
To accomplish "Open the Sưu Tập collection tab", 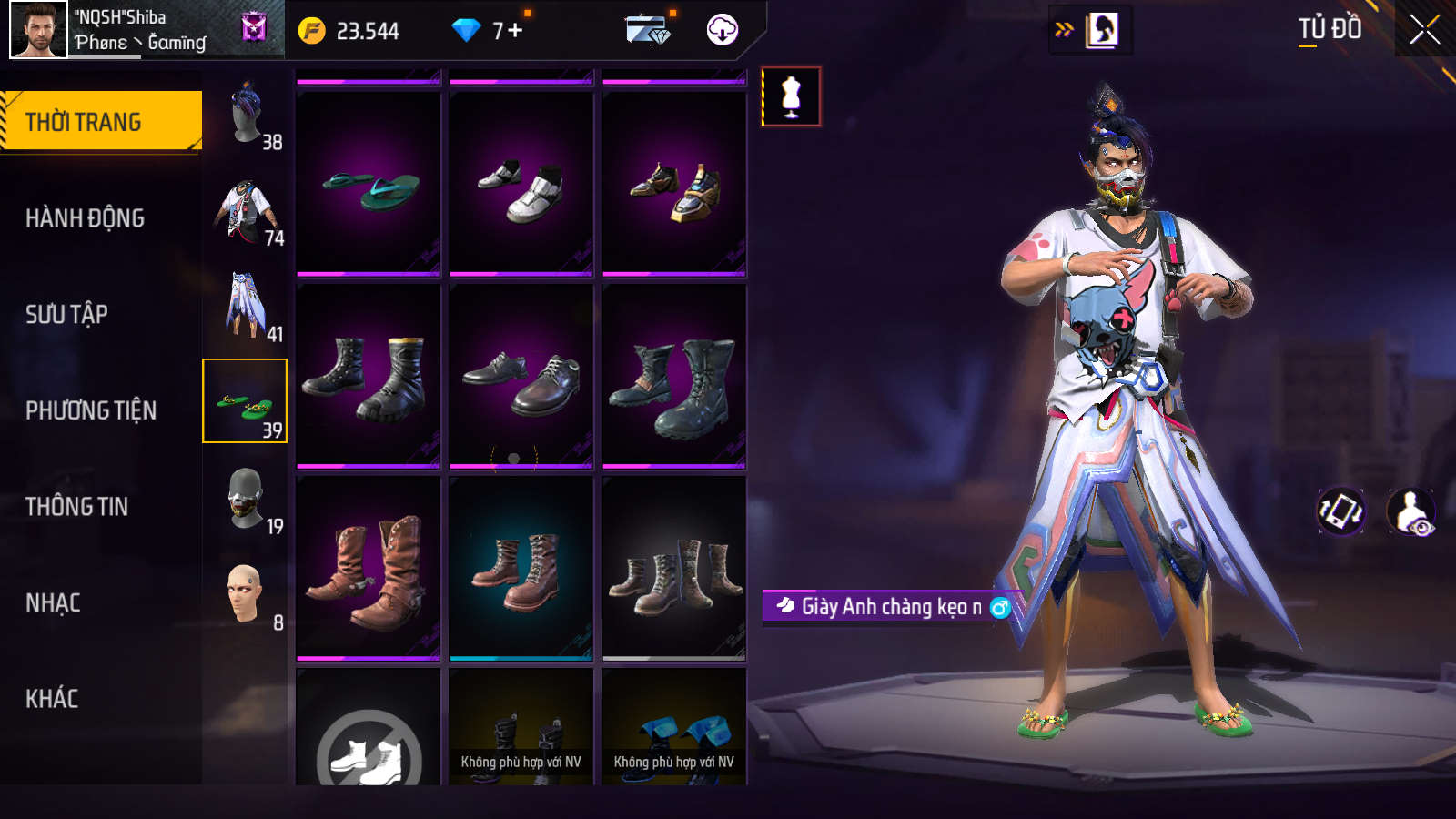I will coord(66,315).
